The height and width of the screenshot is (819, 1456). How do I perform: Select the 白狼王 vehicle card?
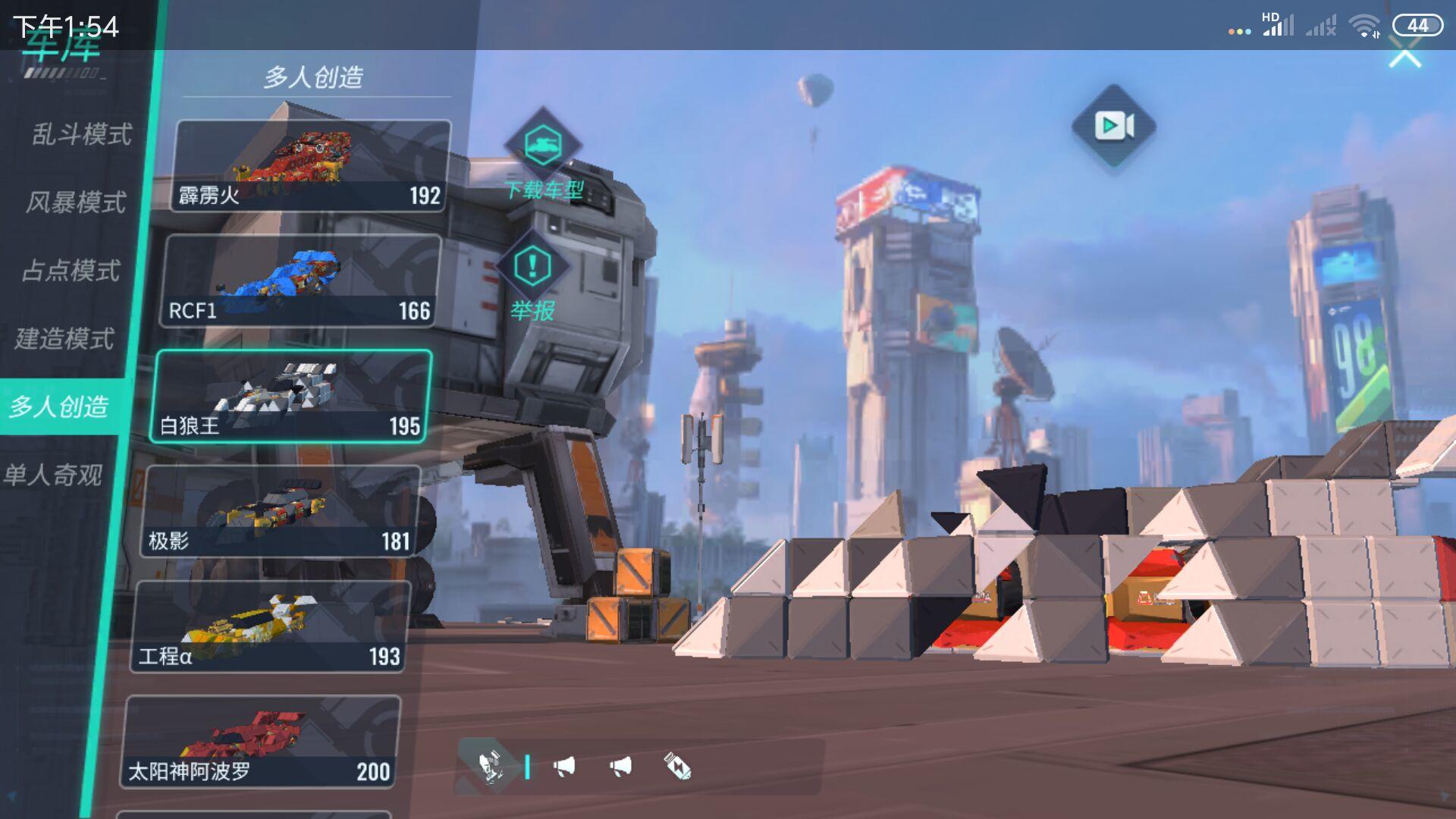click(292, 396)
